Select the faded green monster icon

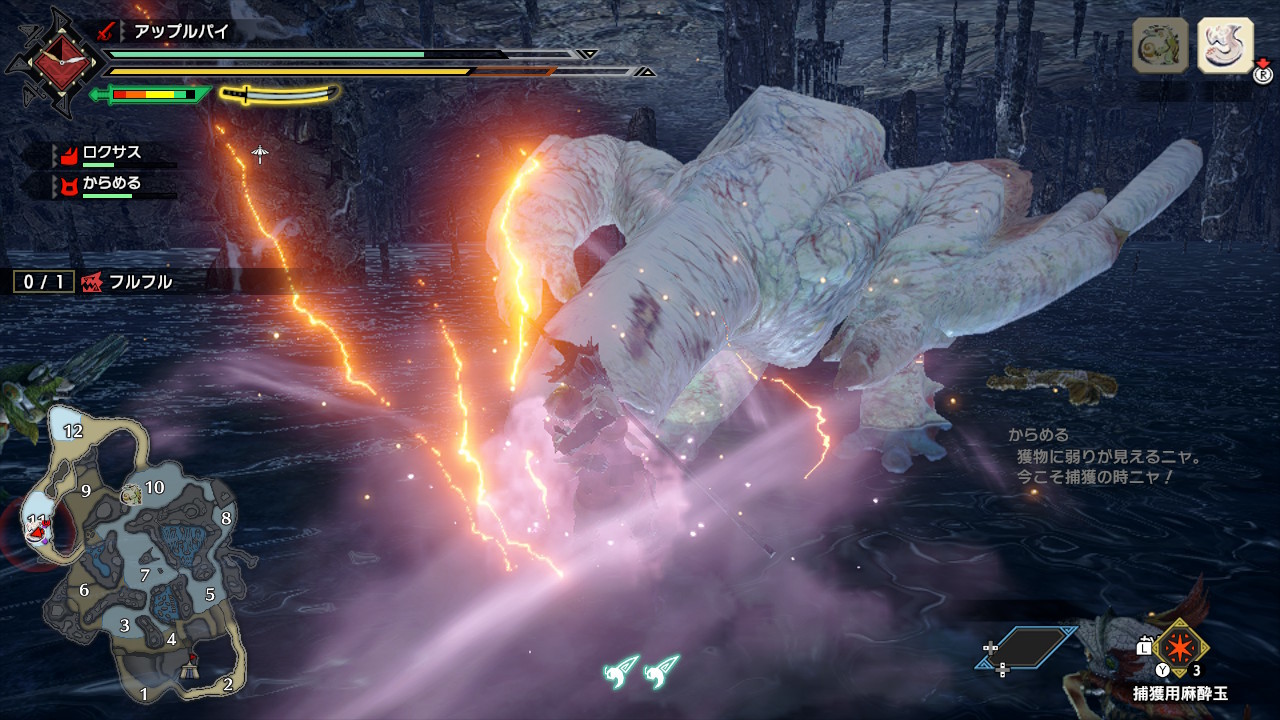(1160, 46)
